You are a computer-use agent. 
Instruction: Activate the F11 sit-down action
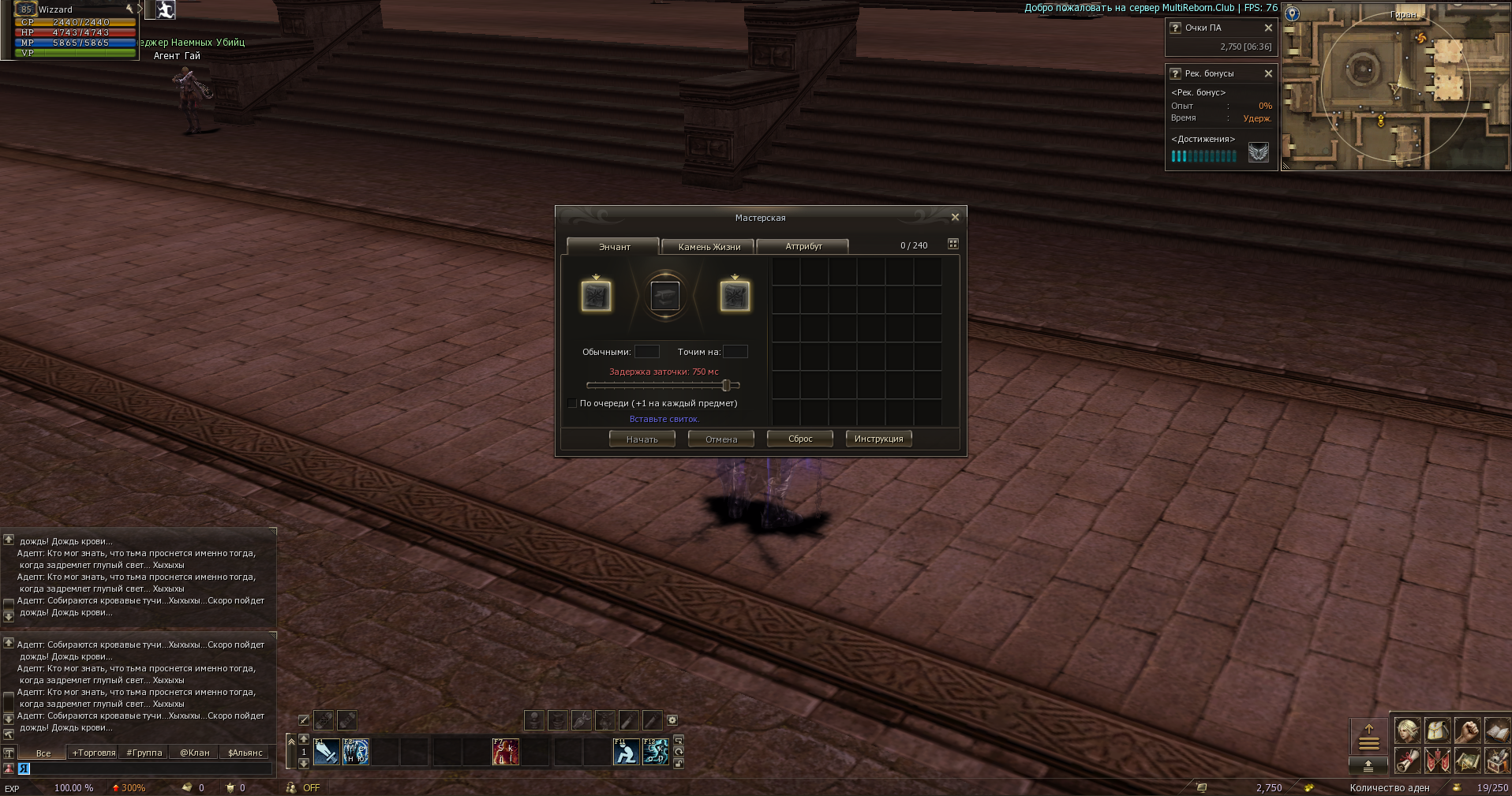626,752
